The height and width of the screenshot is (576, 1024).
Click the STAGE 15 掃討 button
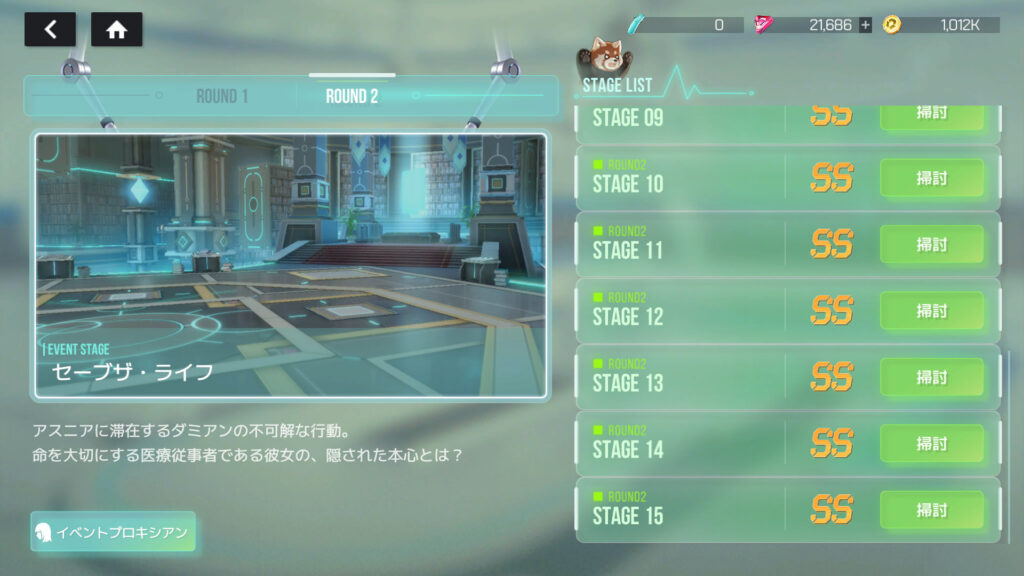pyautogui.click(x=931, y=510)
